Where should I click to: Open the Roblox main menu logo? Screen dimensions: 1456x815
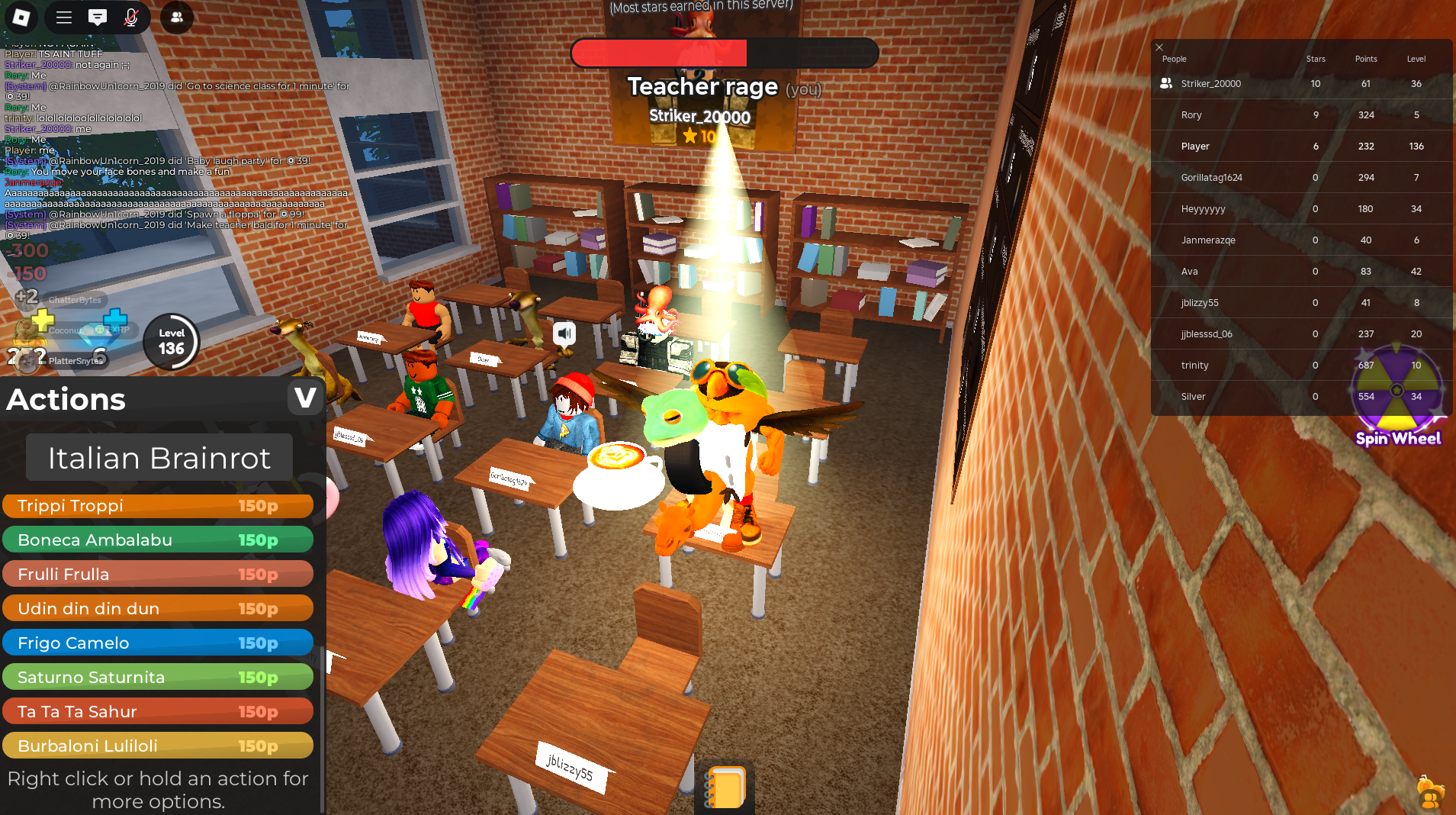21,17
